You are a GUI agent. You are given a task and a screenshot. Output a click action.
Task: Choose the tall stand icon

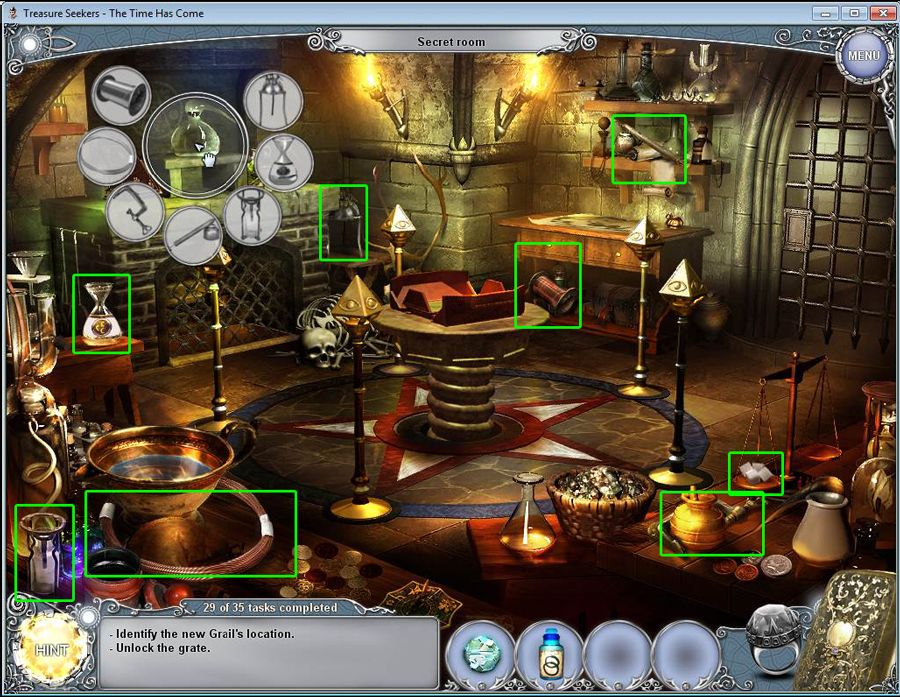click(x=253, y=216)
